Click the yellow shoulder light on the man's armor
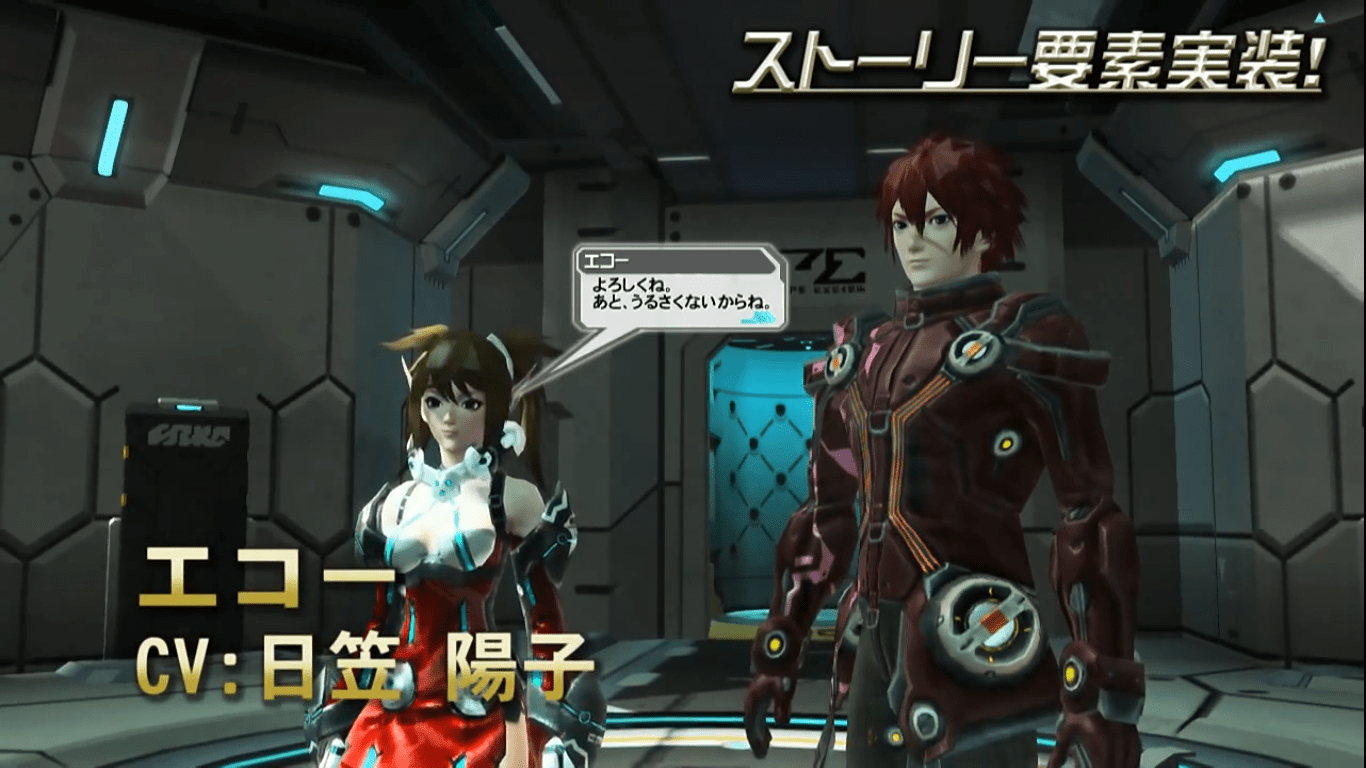The width and height of the screenshot is (1366, 768). [x=1004, y=443]
